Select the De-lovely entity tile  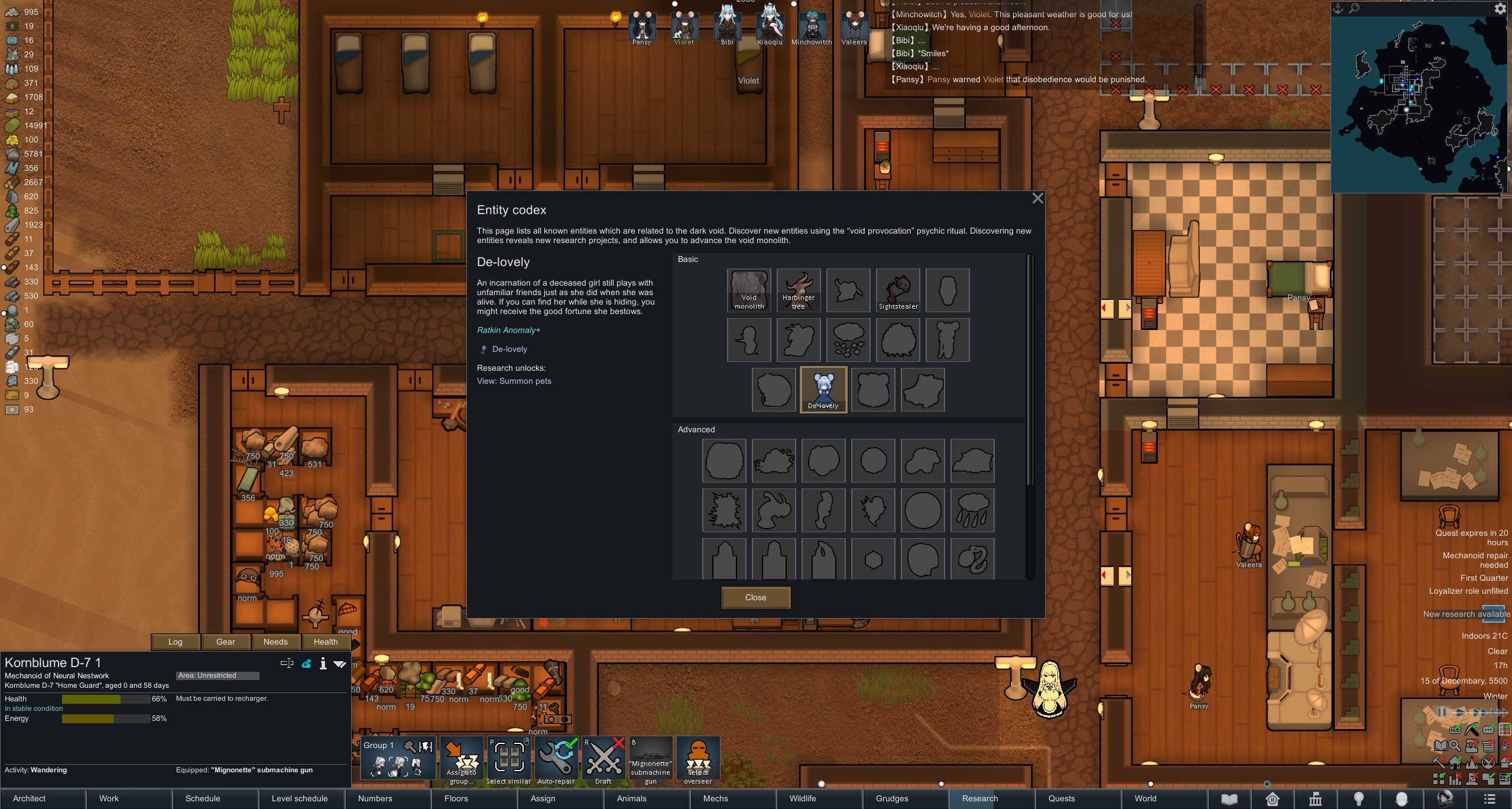click(x=823, y=389)
